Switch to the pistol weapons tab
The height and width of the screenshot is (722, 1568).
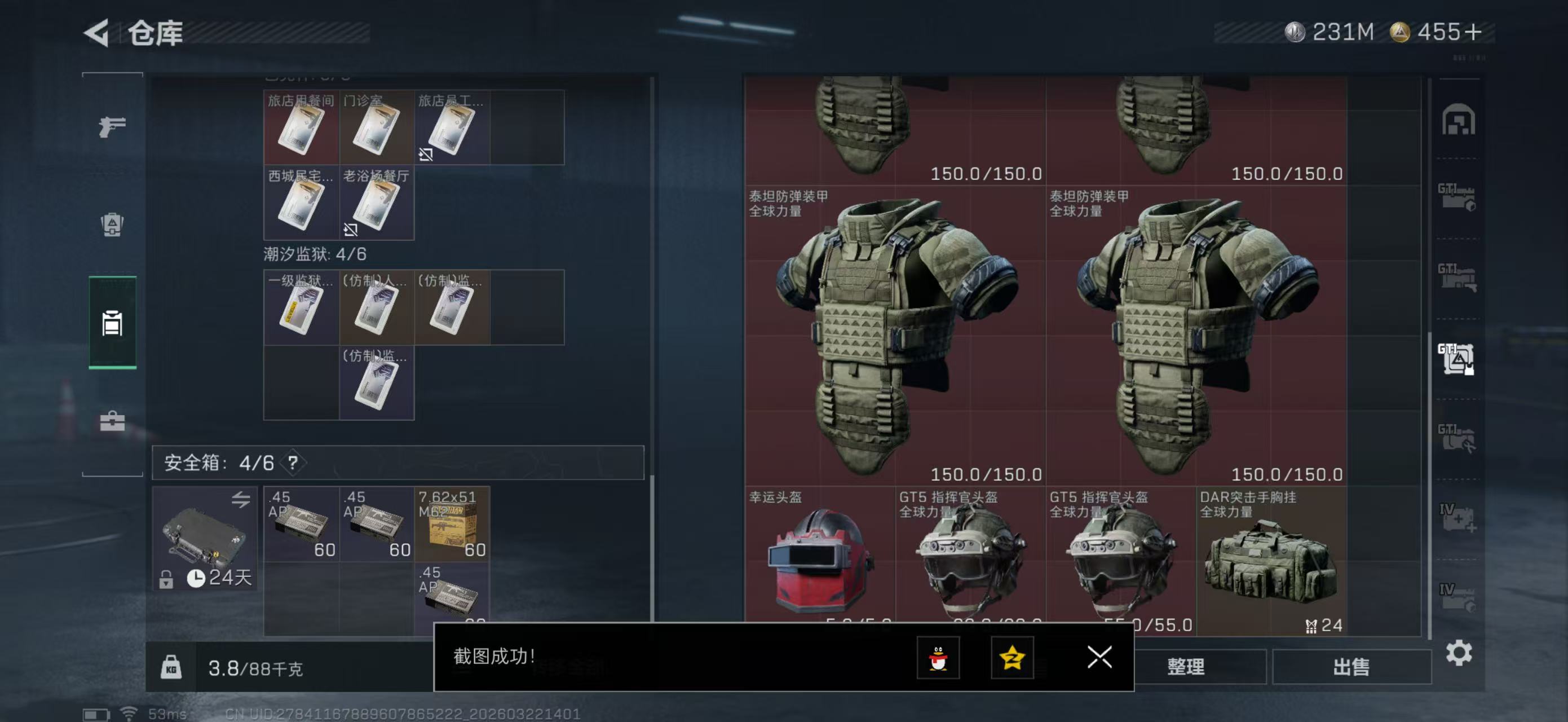click(113, 126)
